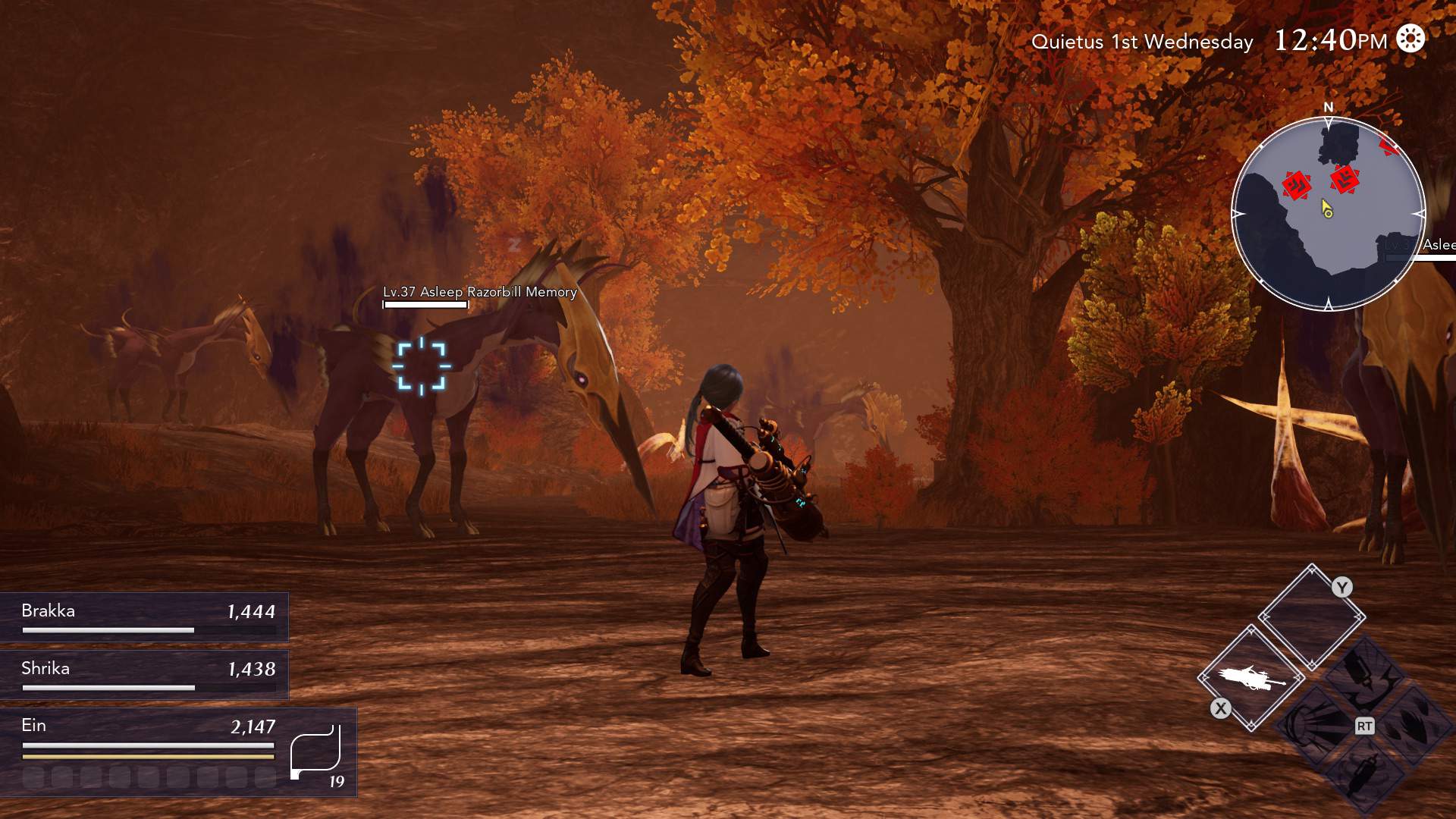Click the sun weather icon beside the clock
Screen dimensions: 1456x819
pos(1410,39)
